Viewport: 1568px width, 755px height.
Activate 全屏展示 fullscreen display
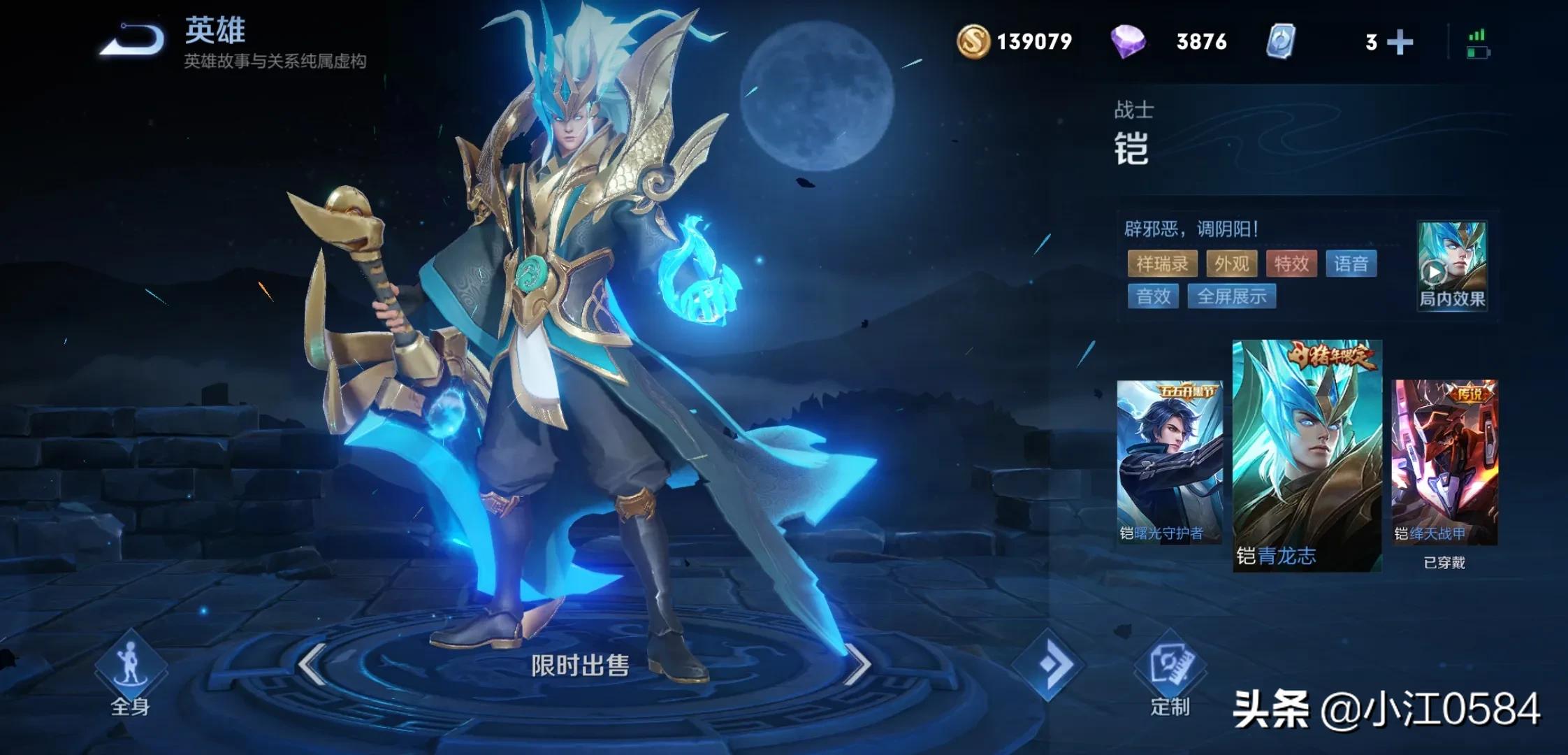pos(1232,296)
